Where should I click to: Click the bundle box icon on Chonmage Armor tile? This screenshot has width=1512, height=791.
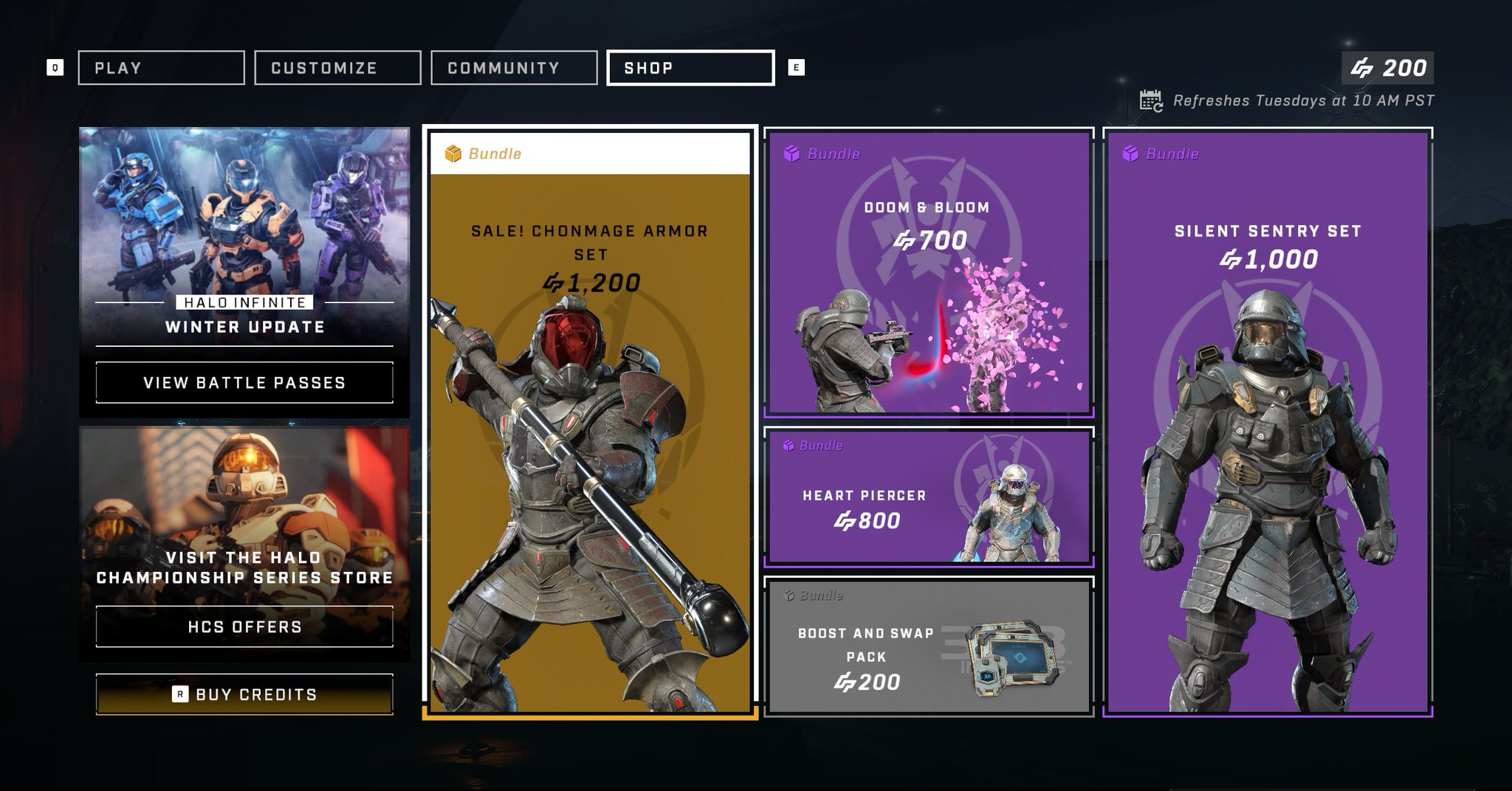[452, 153]
